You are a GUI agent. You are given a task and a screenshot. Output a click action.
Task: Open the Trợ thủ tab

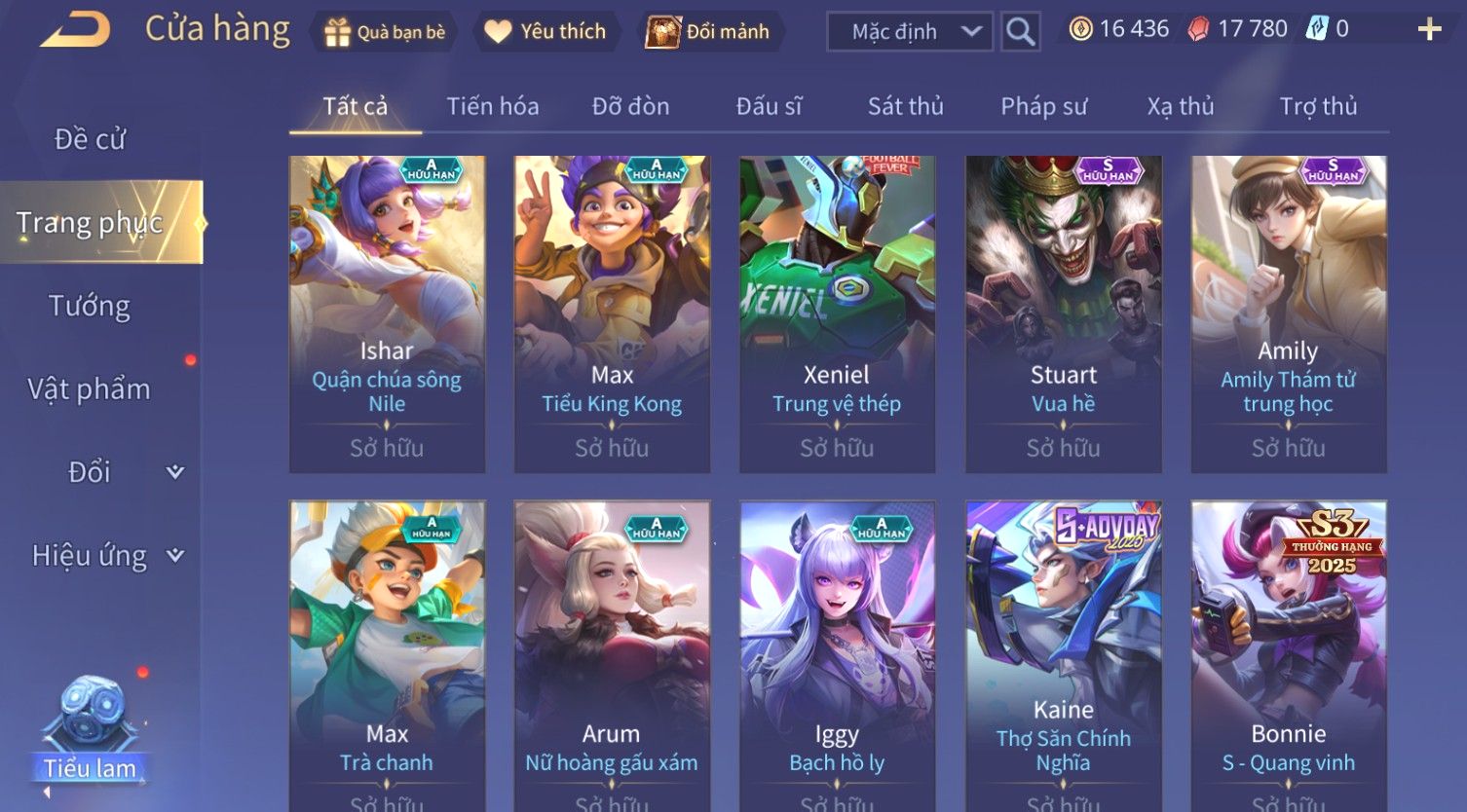coord(1318,106)
